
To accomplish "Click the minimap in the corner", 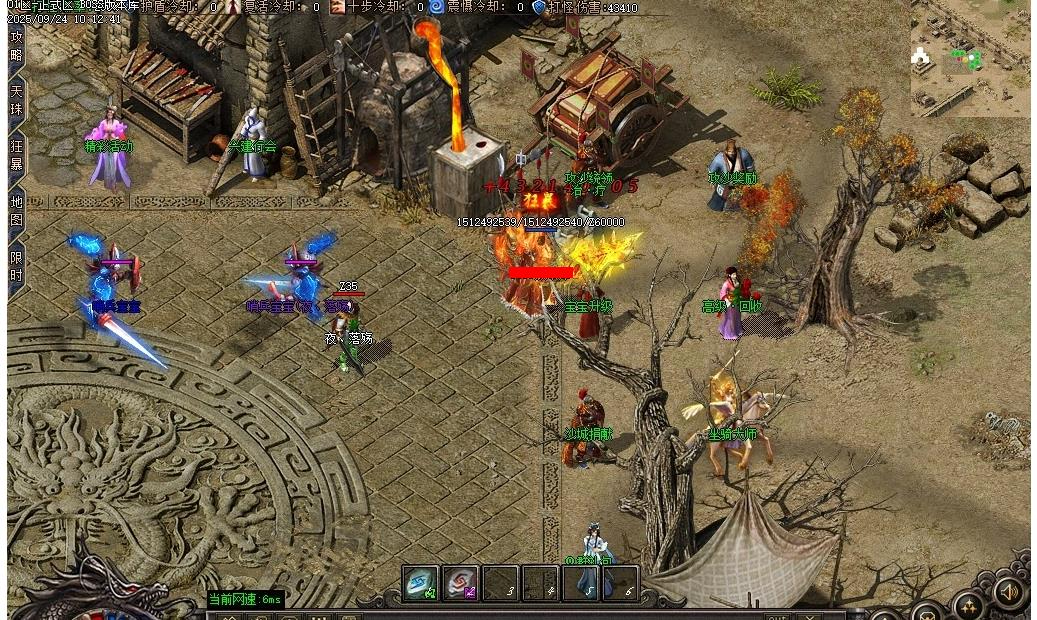I will 969,60.
